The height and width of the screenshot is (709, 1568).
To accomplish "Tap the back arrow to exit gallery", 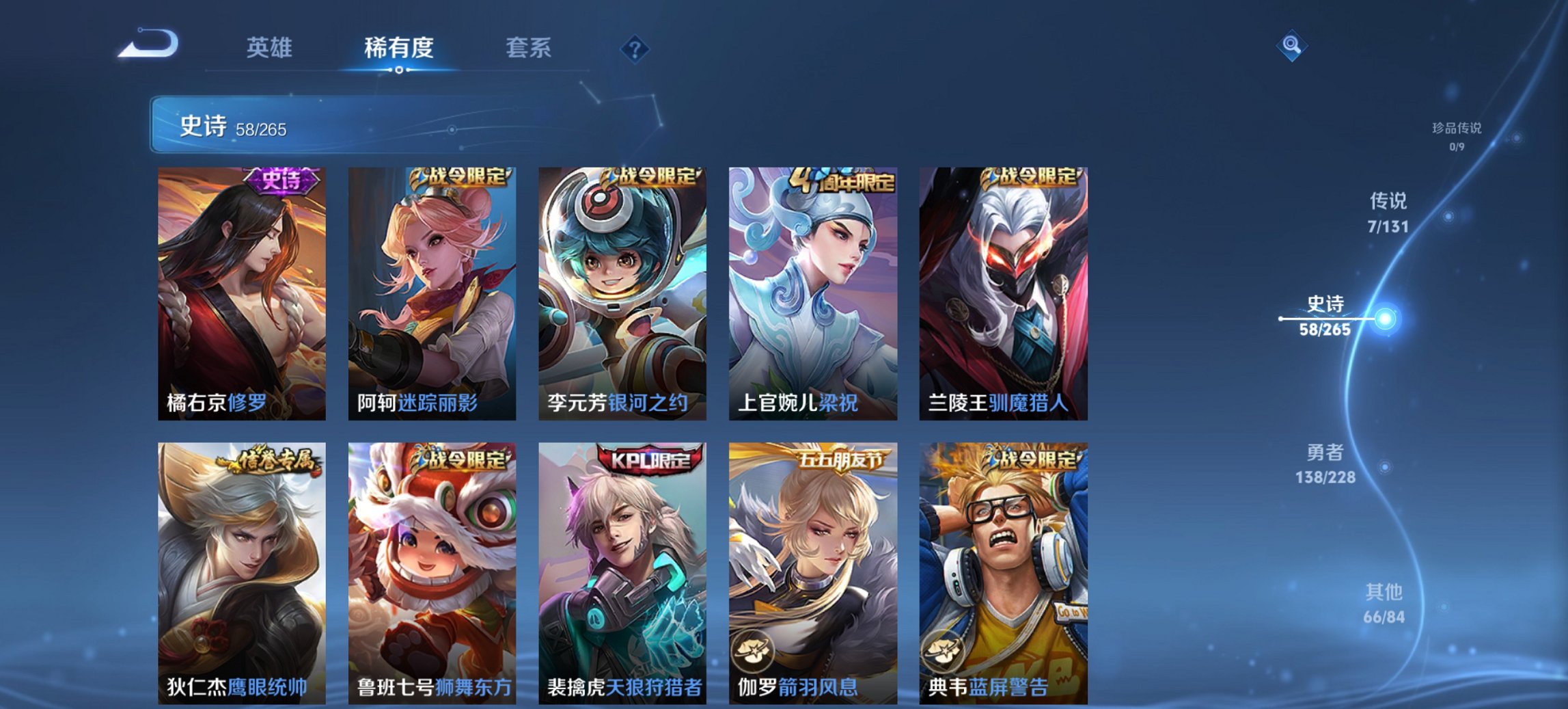I will [x=148, y=43].
